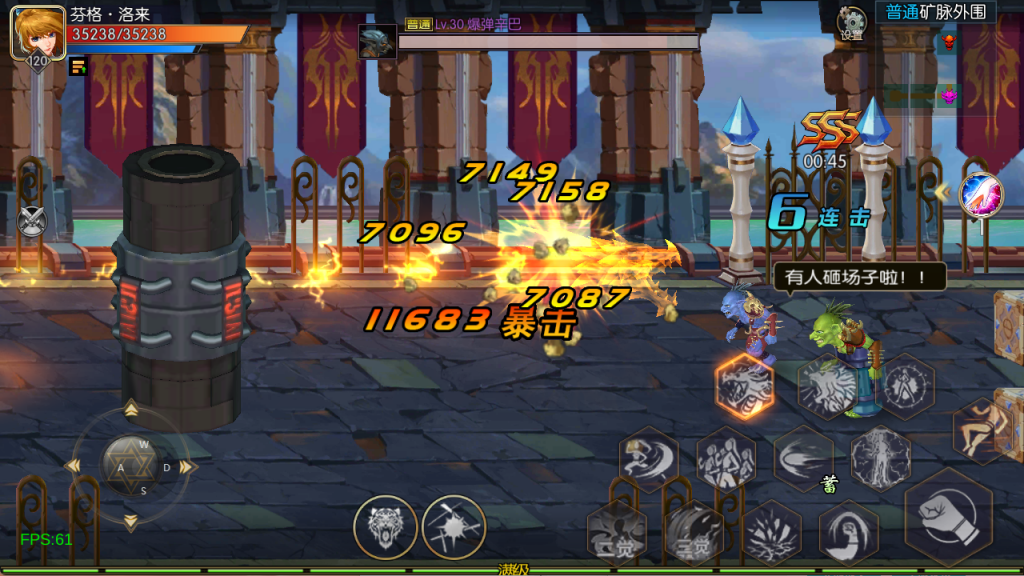
Task: Use the ground shatter skill
Action: click(x=771, y=531)
